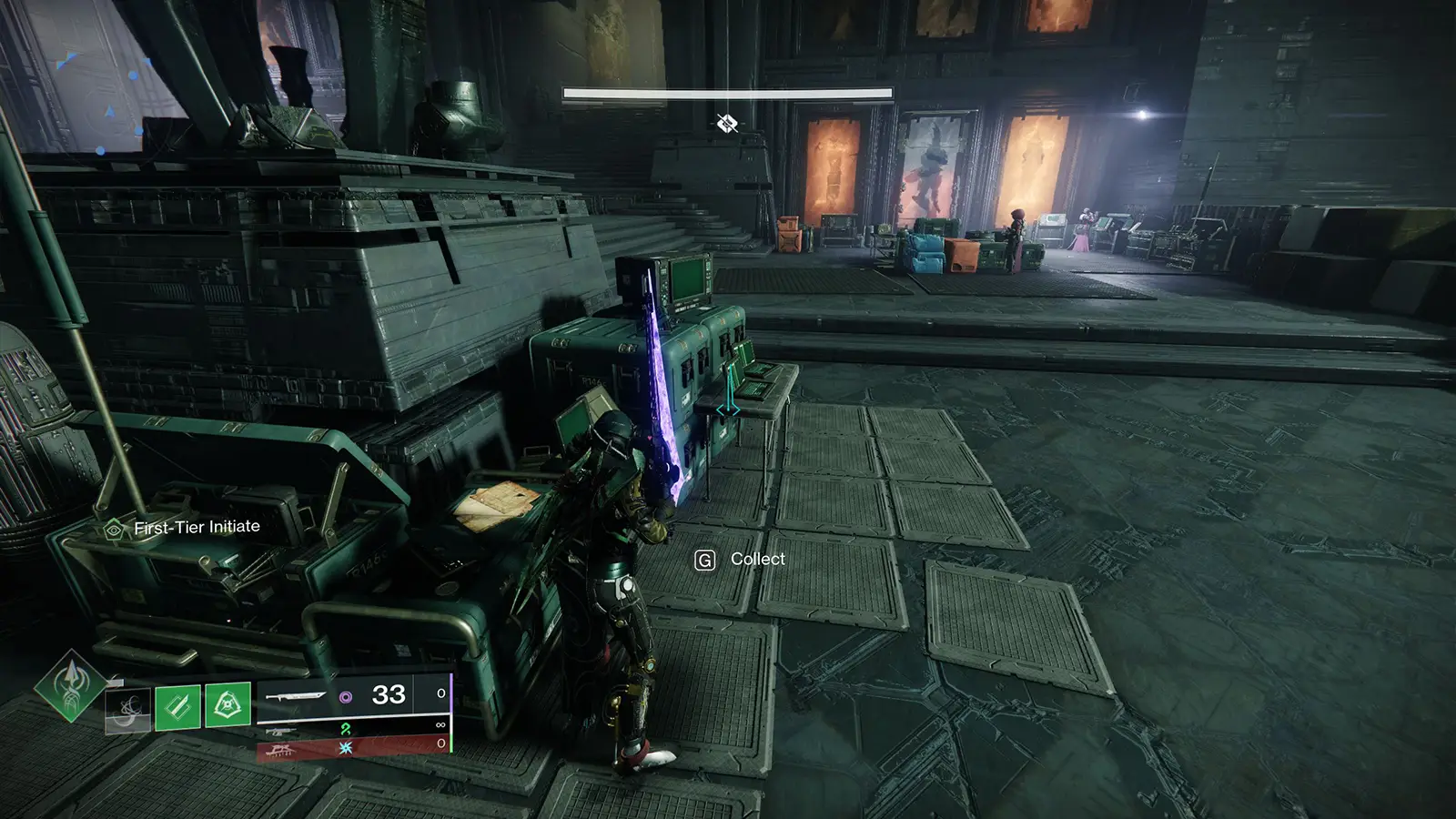
Task: Toggle the equipped heavy weapon slot
Action: pos(282,748)
